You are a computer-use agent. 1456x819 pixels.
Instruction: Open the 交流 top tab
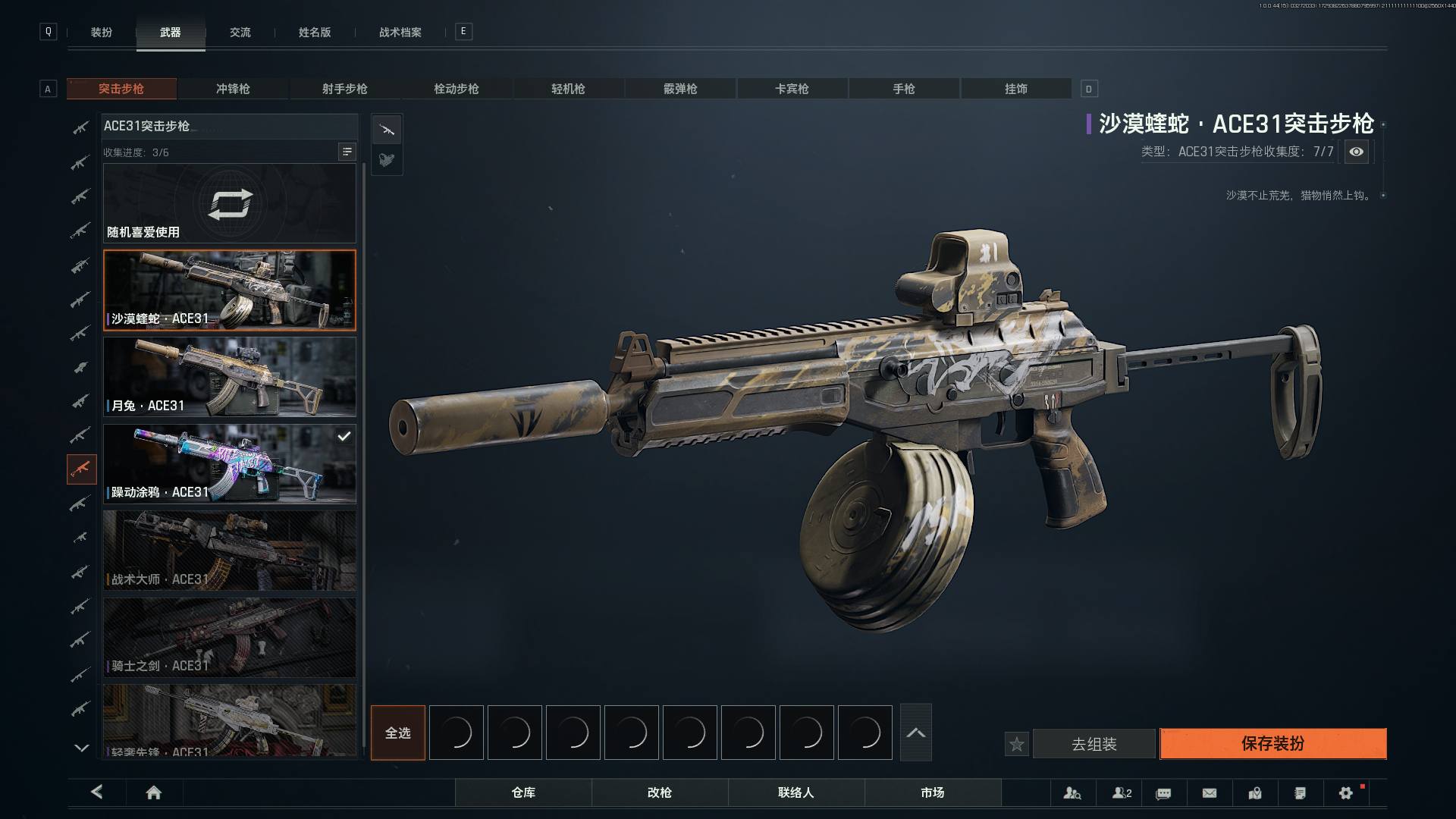240,32
